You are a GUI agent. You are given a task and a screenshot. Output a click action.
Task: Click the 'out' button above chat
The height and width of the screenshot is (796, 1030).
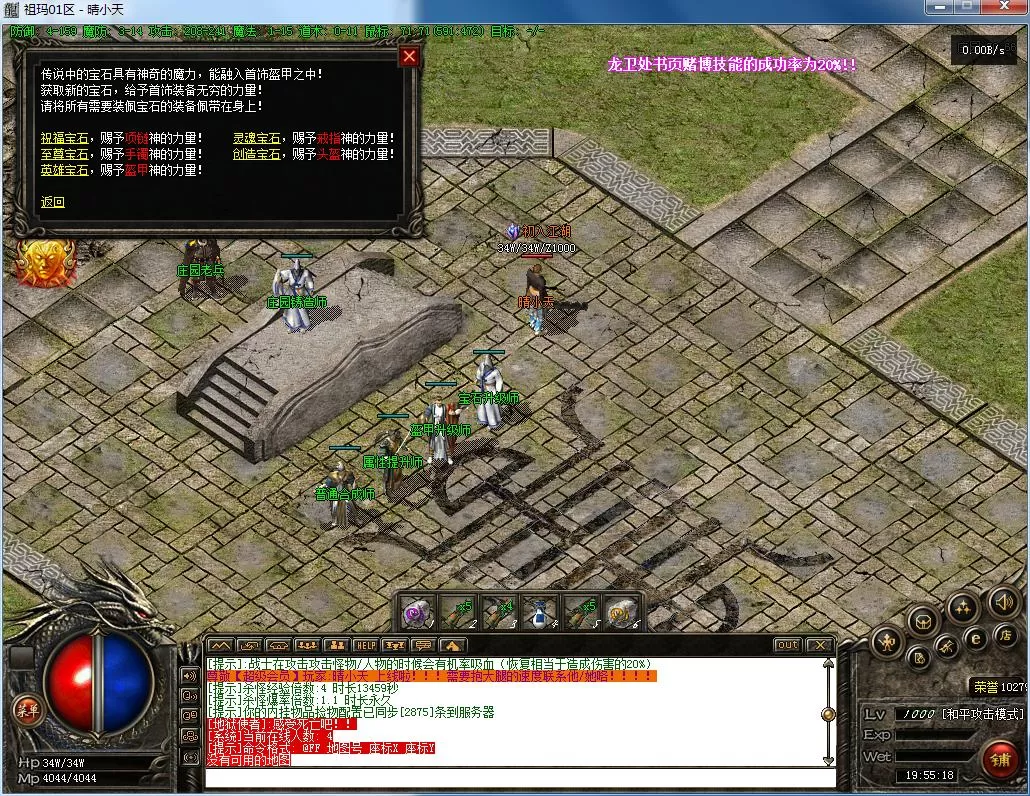788,645
